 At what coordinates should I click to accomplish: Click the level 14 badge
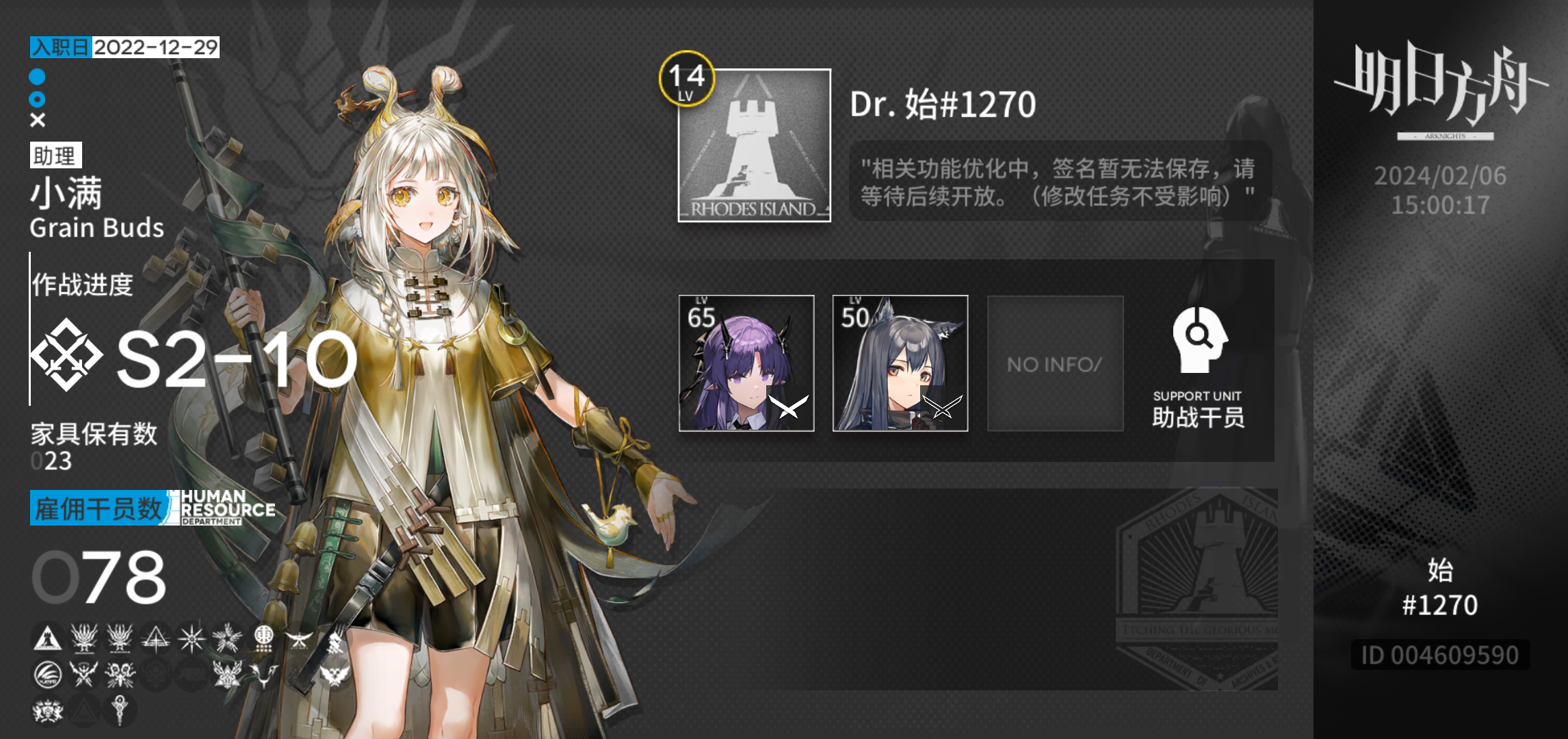tap(686, 79)
